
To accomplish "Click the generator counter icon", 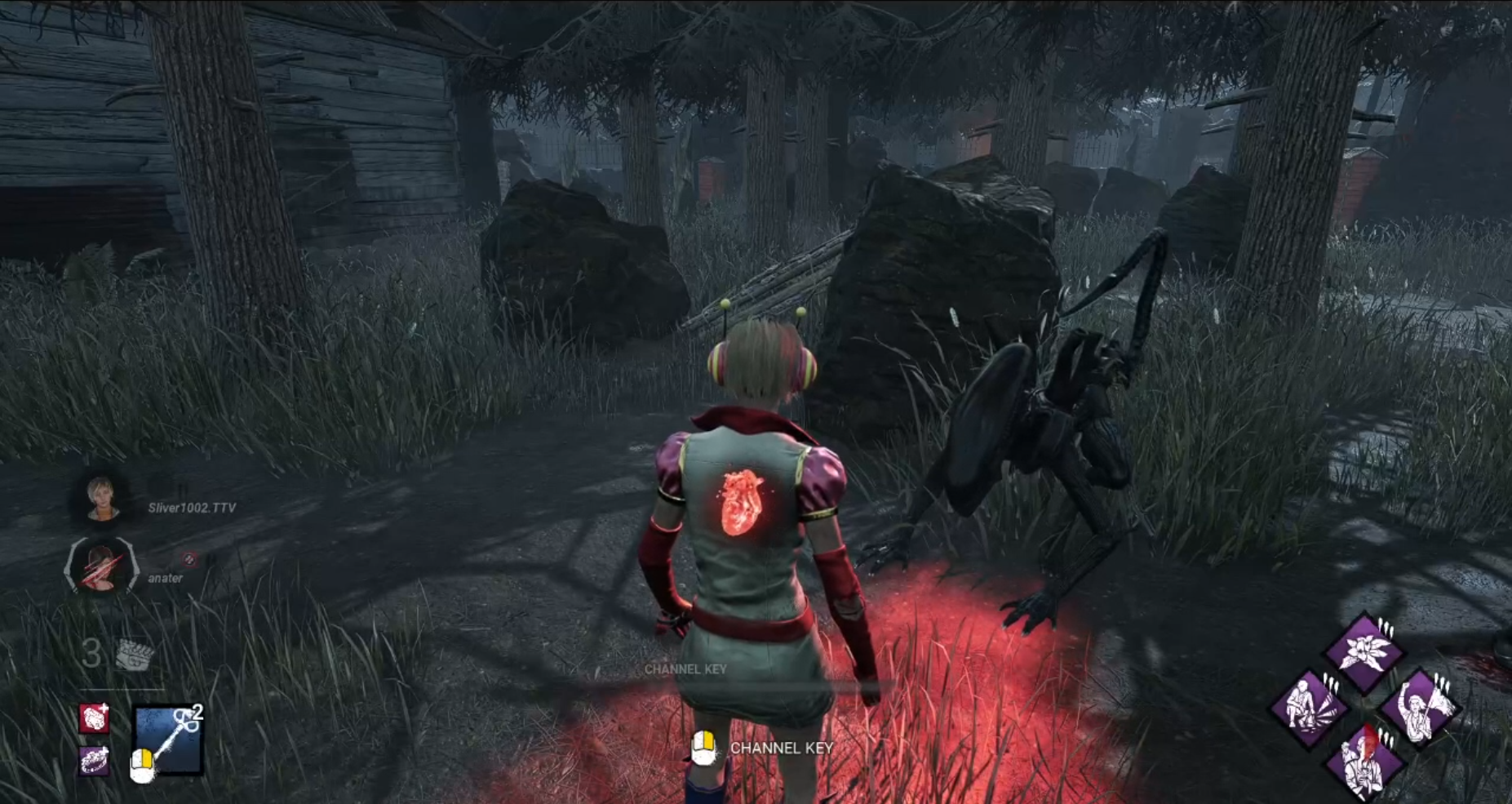I will (134, 655).
